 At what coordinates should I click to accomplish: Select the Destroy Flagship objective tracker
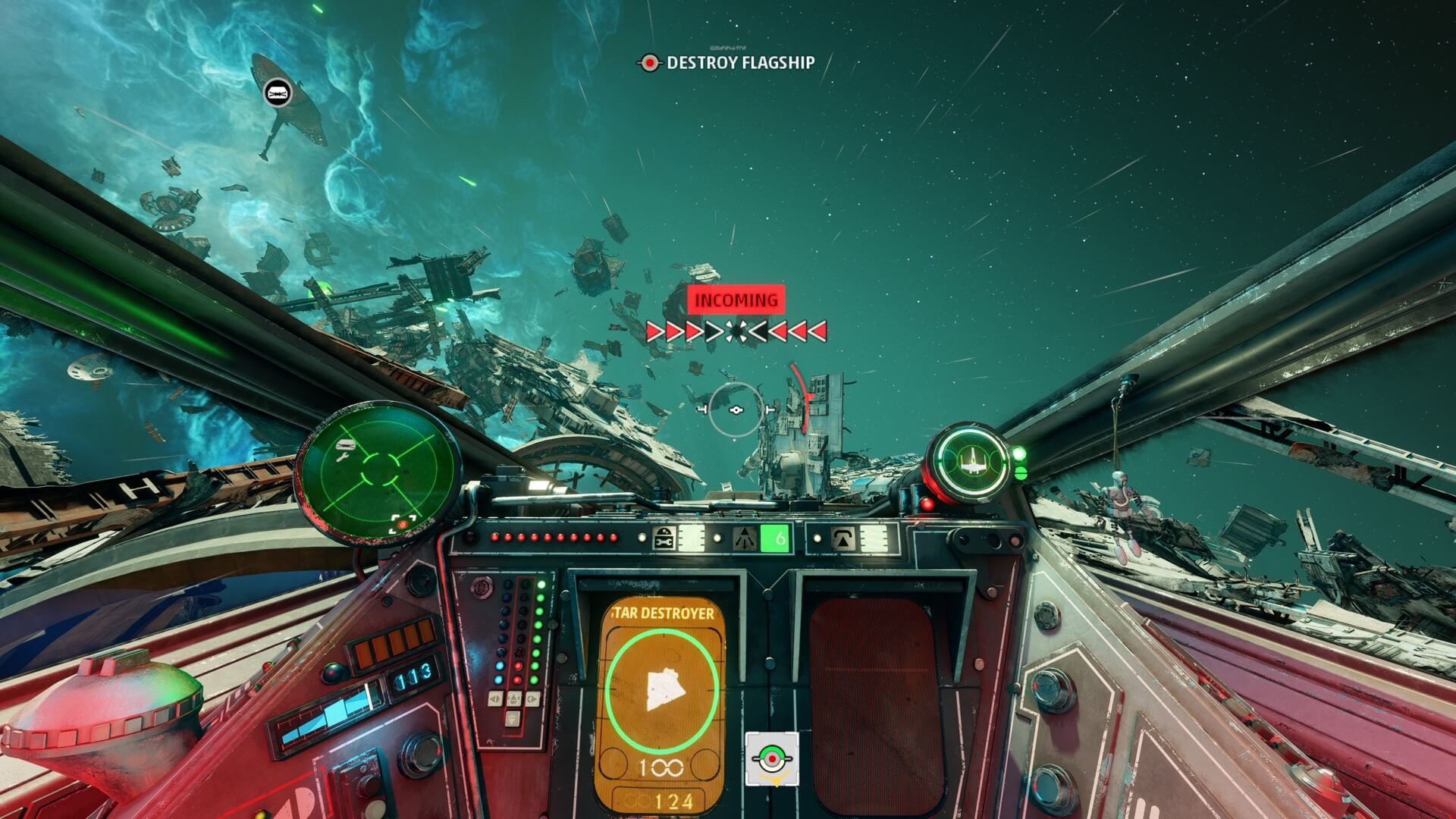point(728,63)
